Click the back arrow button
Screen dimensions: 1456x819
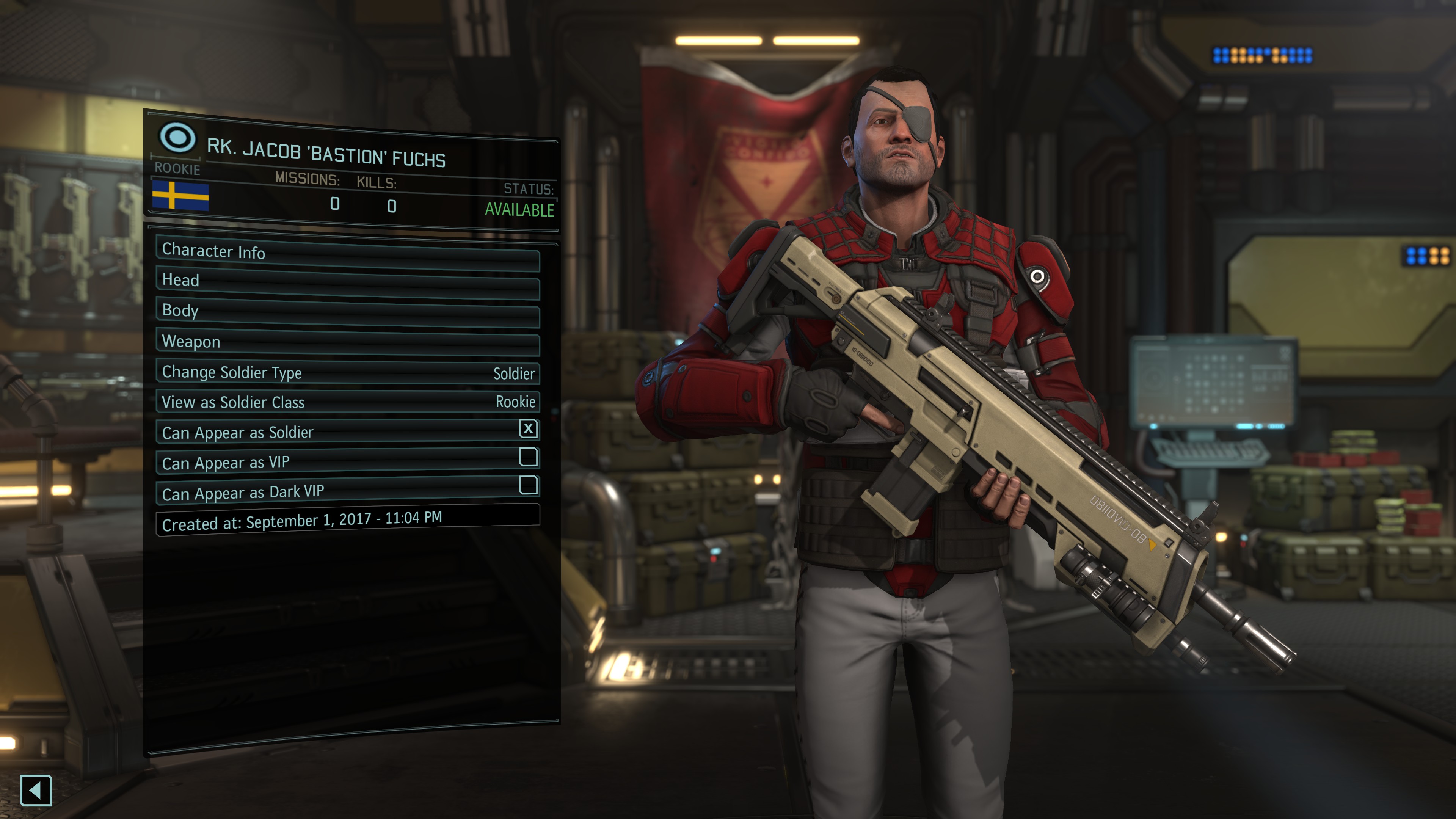(36, 789)
